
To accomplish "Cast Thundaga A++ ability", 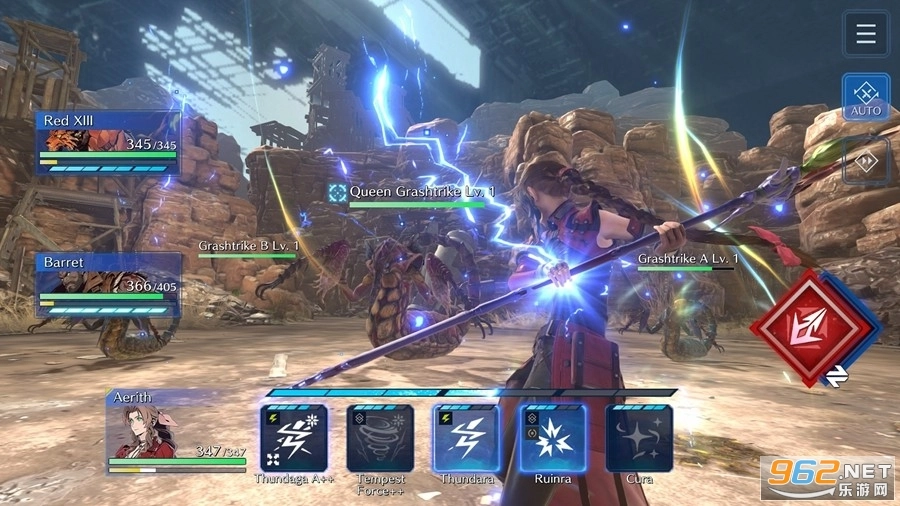I will (x=293, y=438).
